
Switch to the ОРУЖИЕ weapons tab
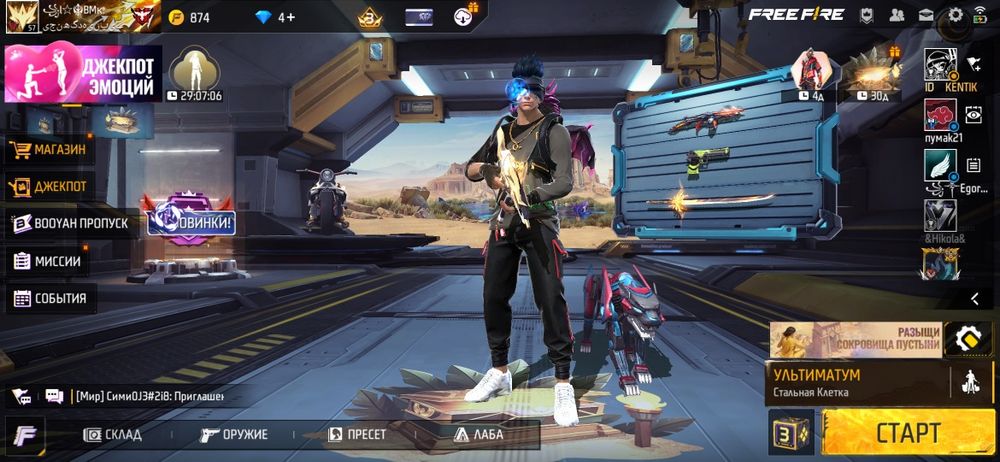234,435
